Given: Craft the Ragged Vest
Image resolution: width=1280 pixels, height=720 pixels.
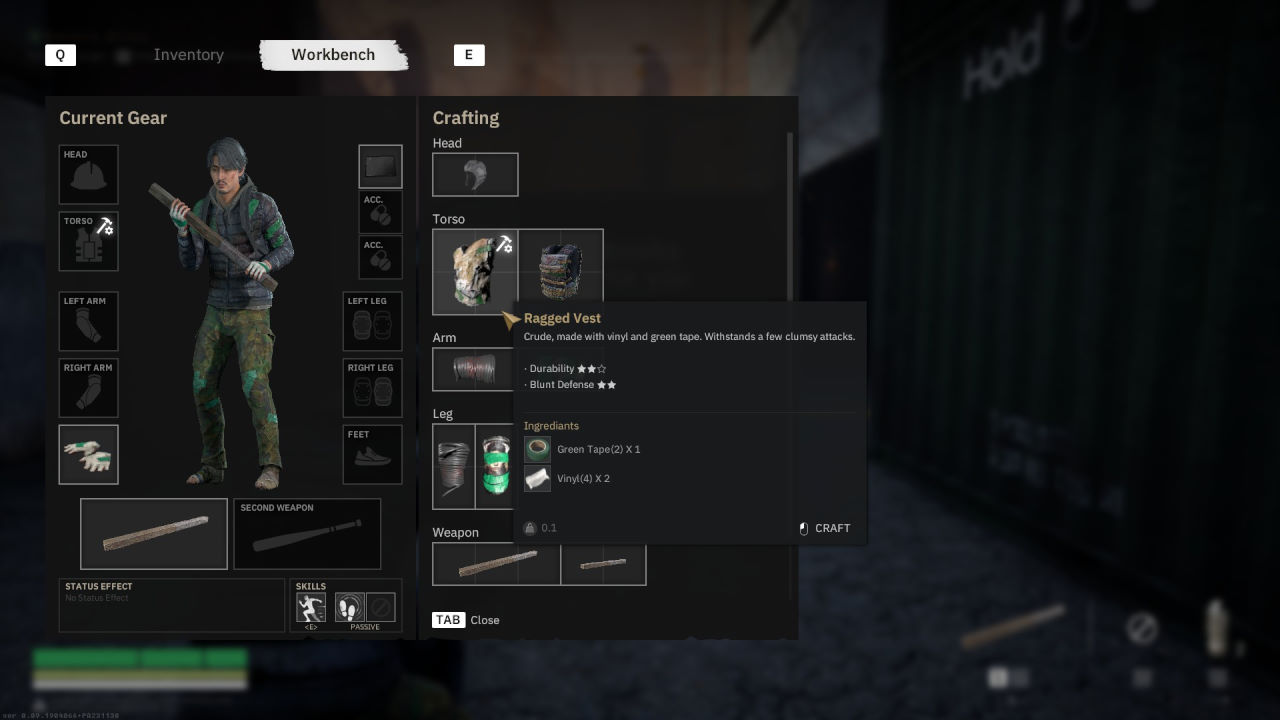Looking at the screenshot, I should [x=825, y=528].
